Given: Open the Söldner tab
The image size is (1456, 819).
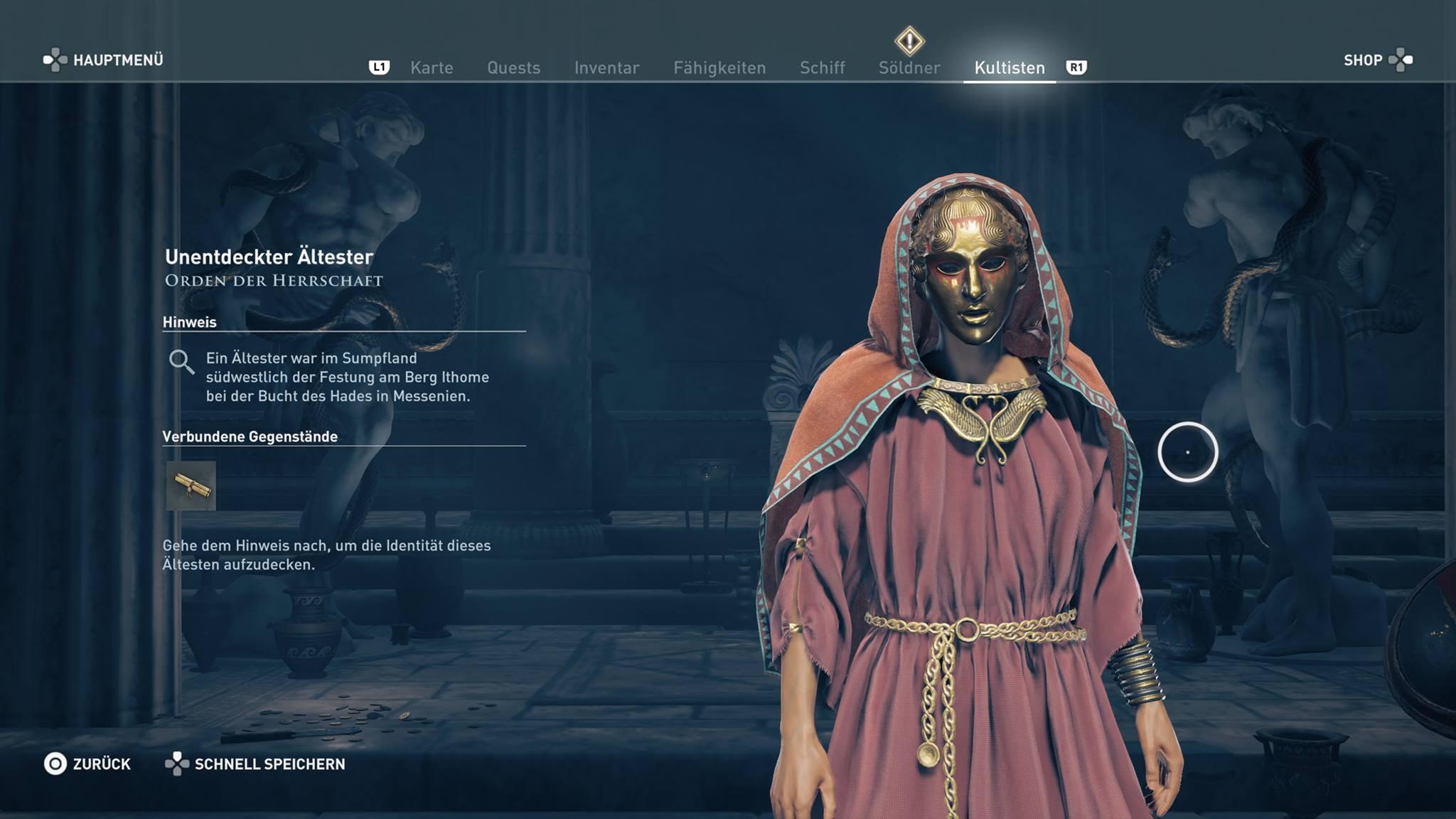Looking at the screenshot, I should (x=909, y=68).
